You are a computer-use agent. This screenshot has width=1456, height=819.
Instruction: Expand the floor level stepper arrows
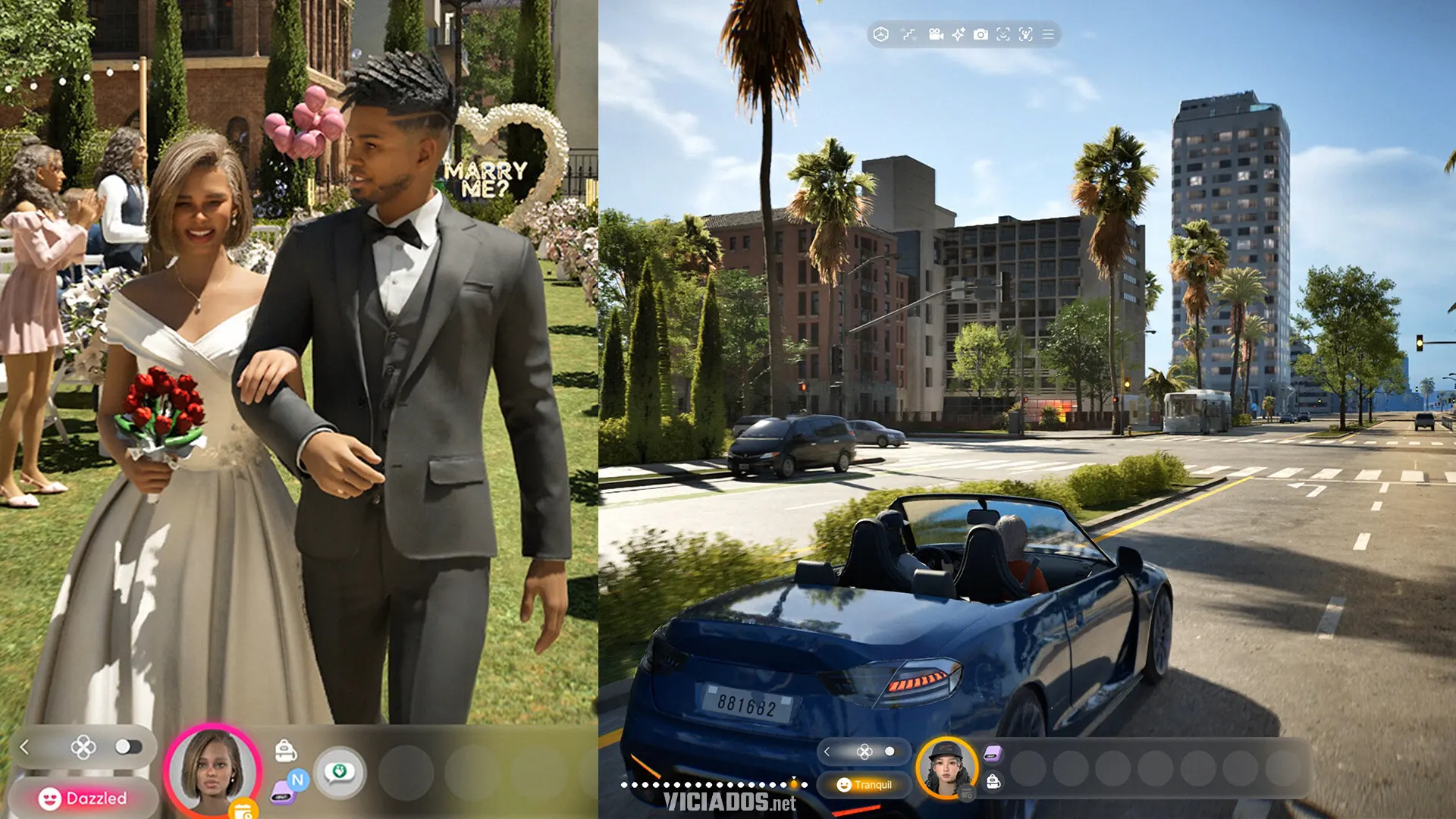pos(909,34)
